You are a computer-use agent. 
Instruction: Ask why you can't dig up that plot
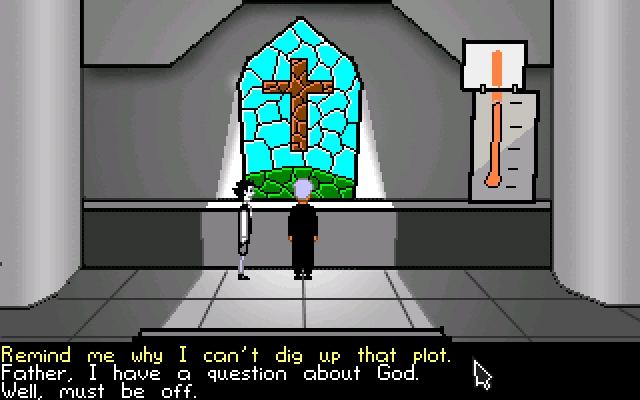[x=225, y=356]
